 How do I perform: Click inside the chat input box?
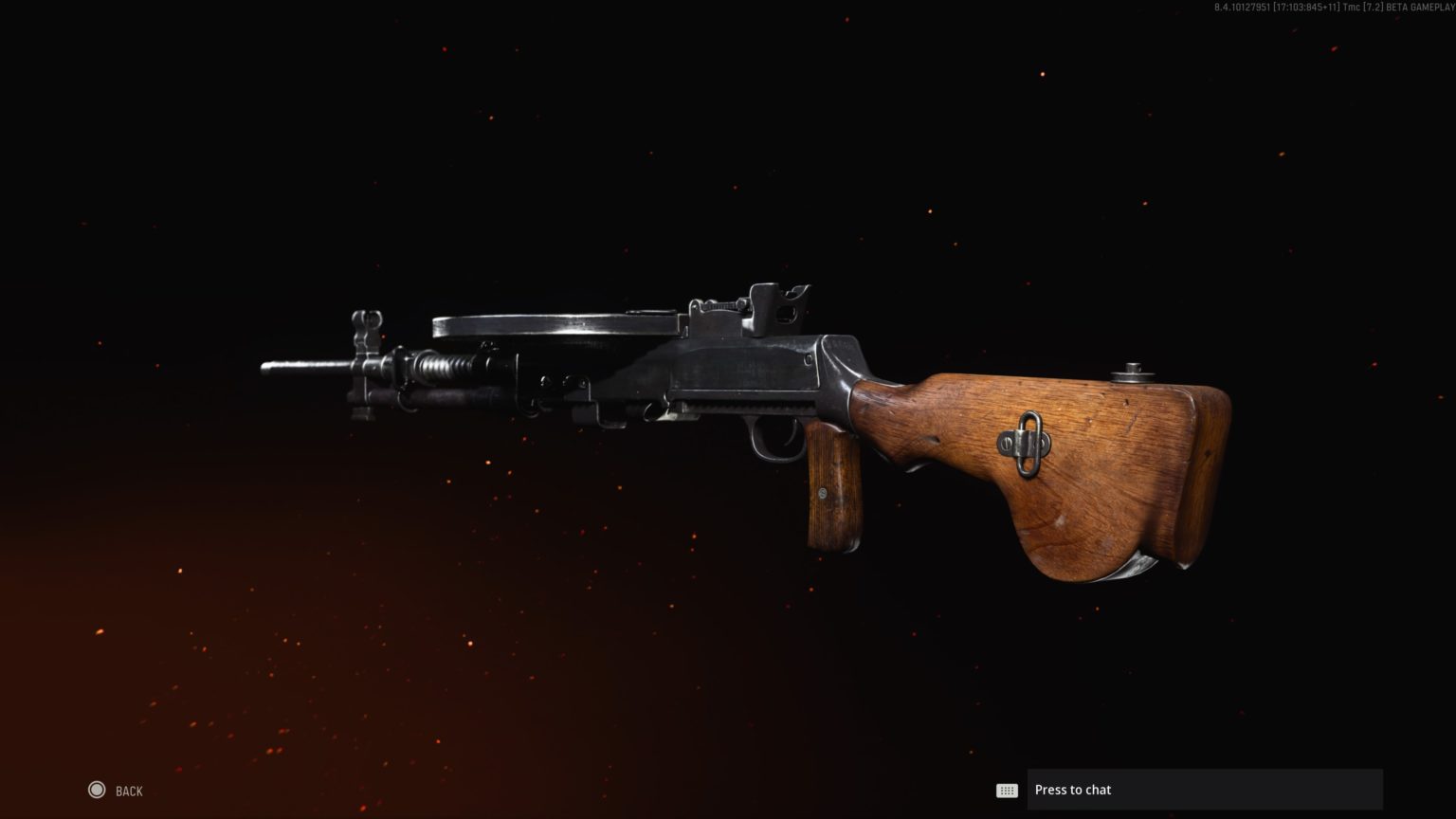(x=1204, y=789)
